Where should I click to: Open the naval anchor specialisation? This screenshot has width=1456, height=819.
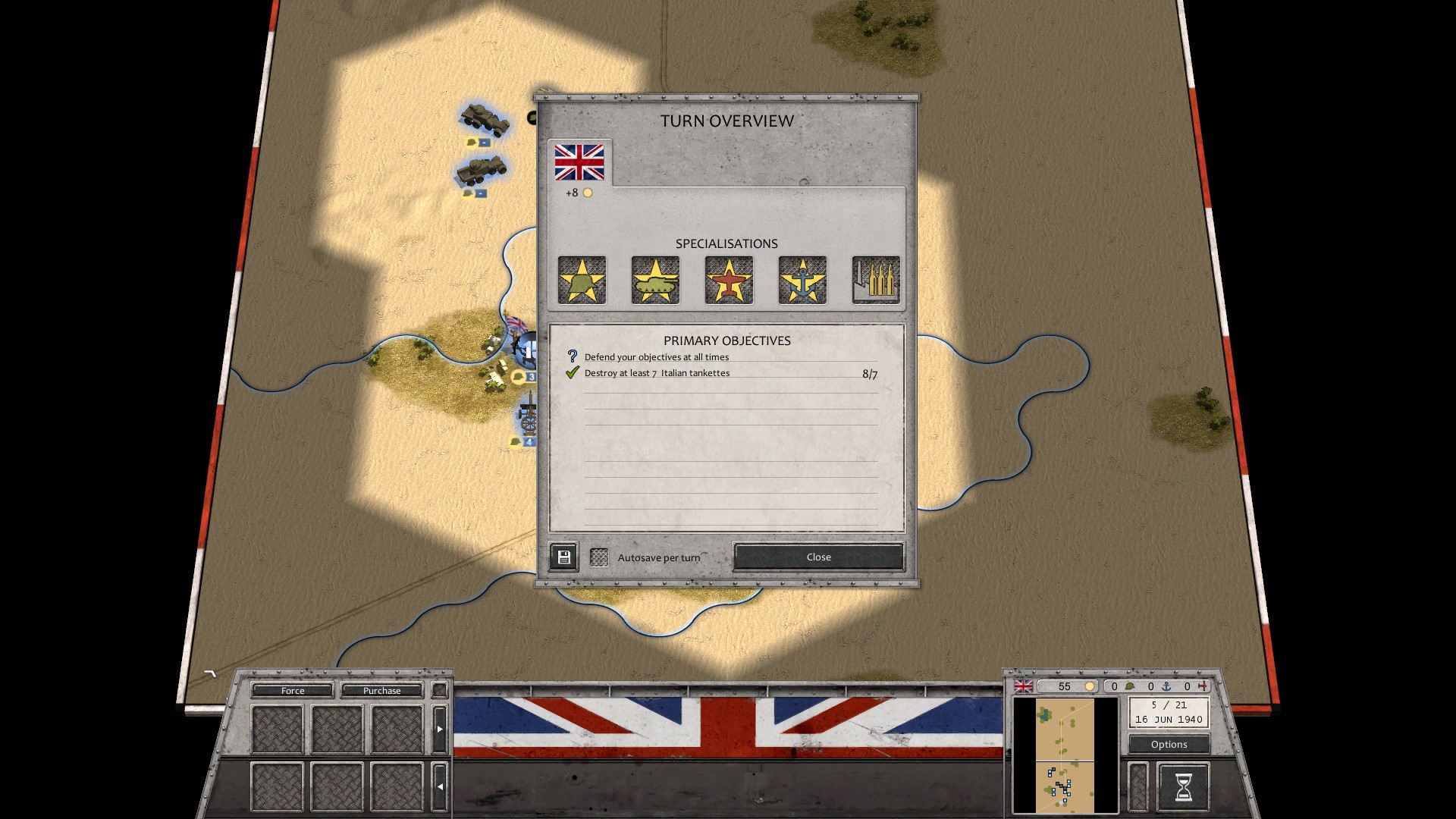pos(802,280)
